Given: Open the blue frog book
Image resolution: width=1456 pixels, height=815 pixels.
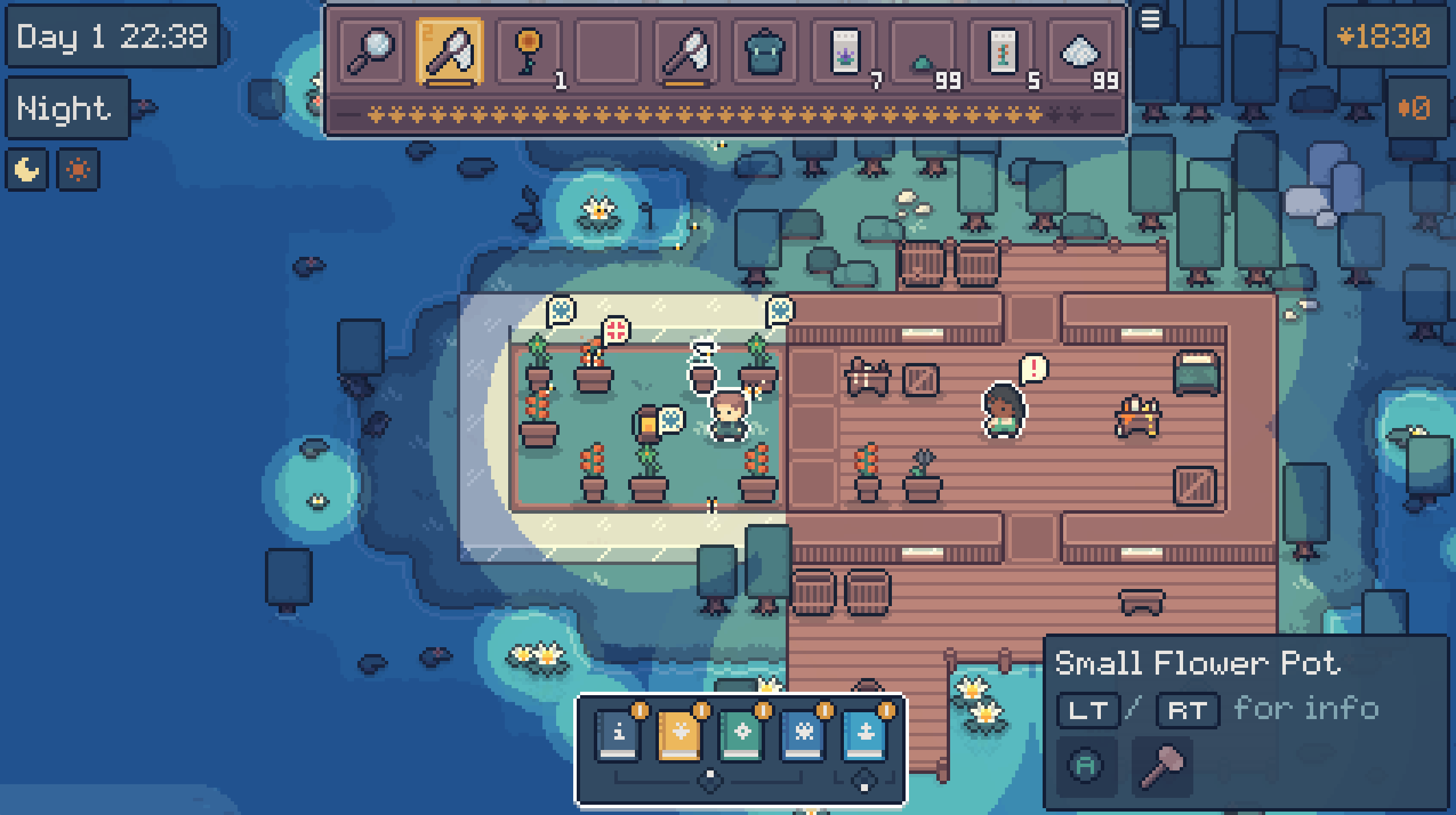Looking at the screenshot, I should point(803,735).
